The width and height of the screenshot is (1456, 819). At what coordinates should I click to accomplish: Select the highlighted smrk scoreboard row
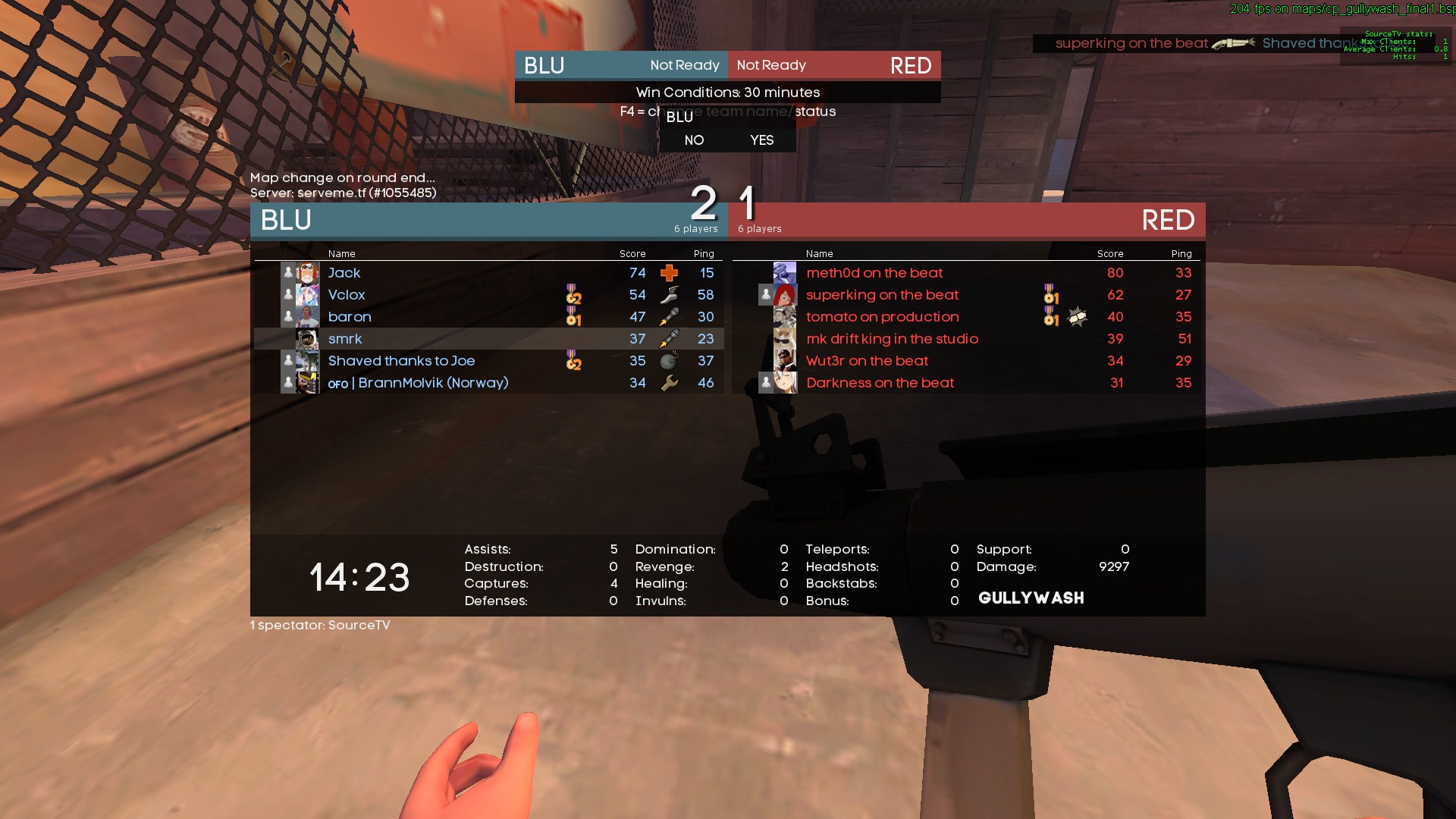pos(345,339)
